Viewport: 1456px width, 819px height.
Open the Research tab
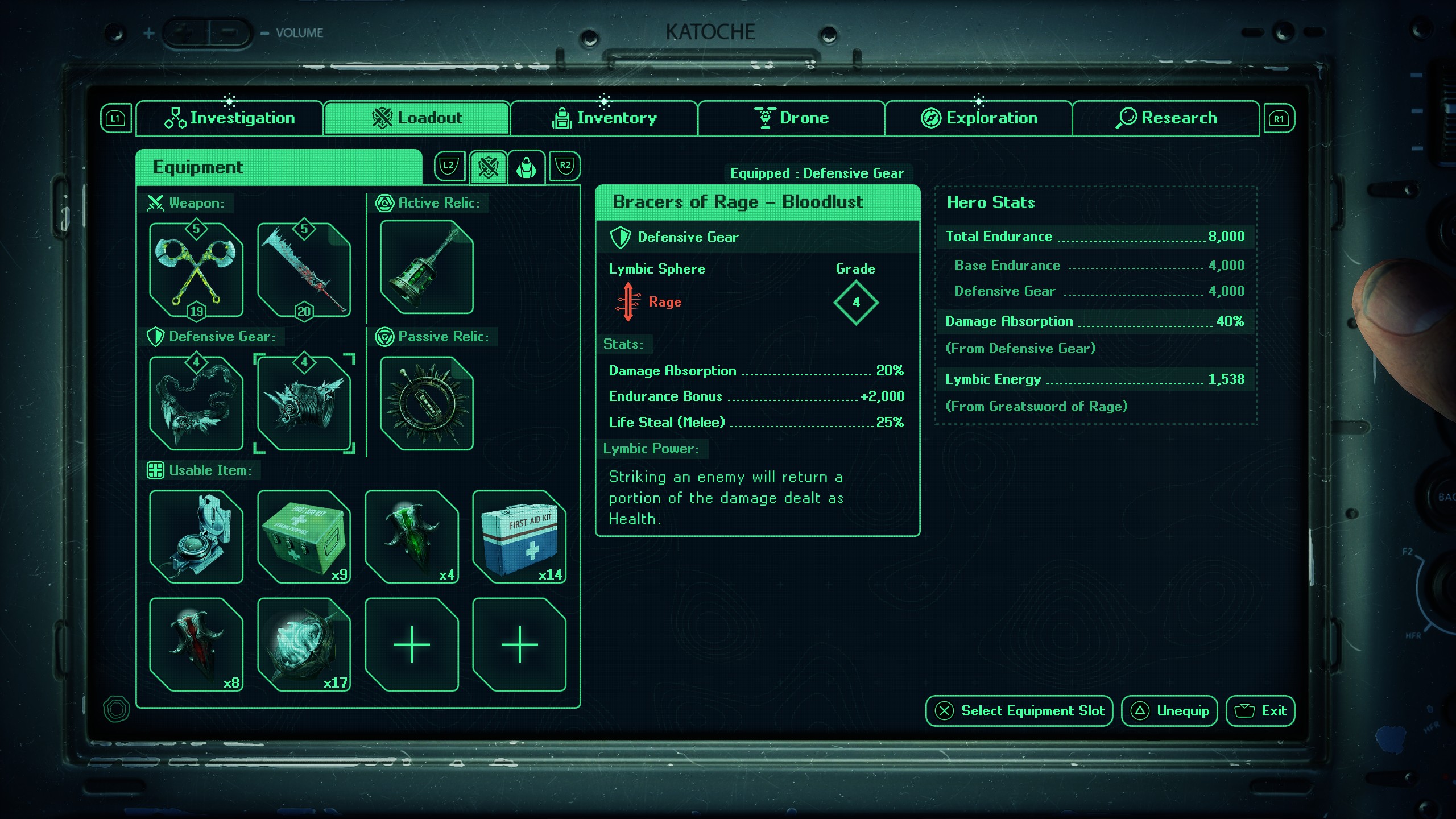(1166, 118)
